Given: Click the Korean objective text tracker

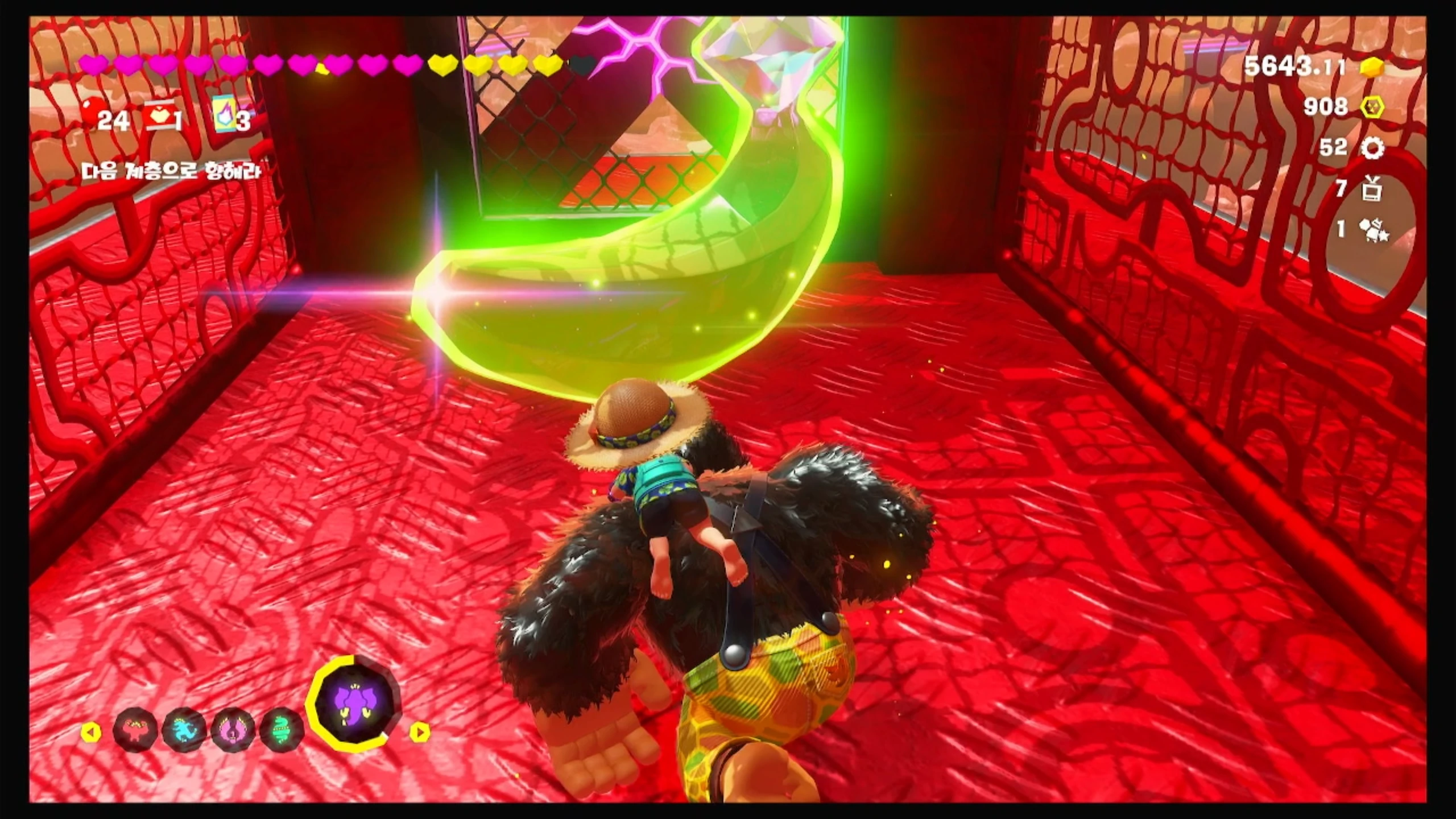Looking at the screenshot, I should (x=172, y=171).
